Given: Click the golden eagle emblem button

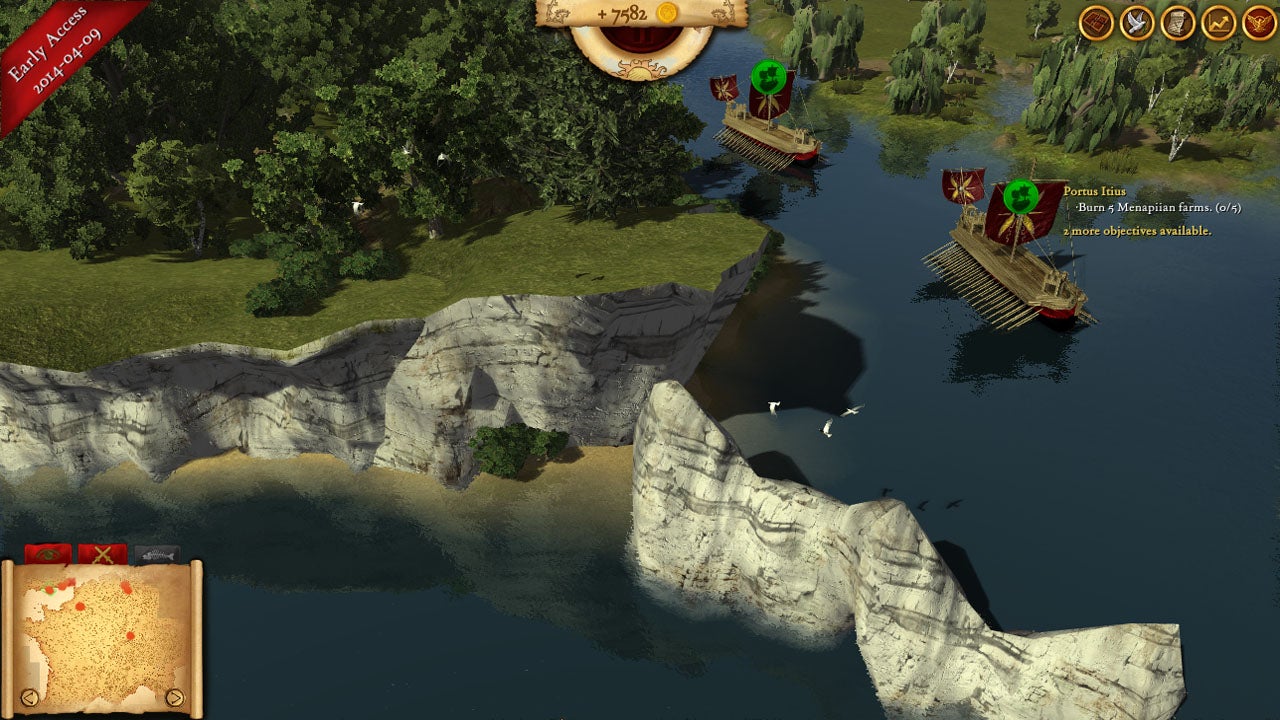Looking at the screenshot, I should [1259, 23].
